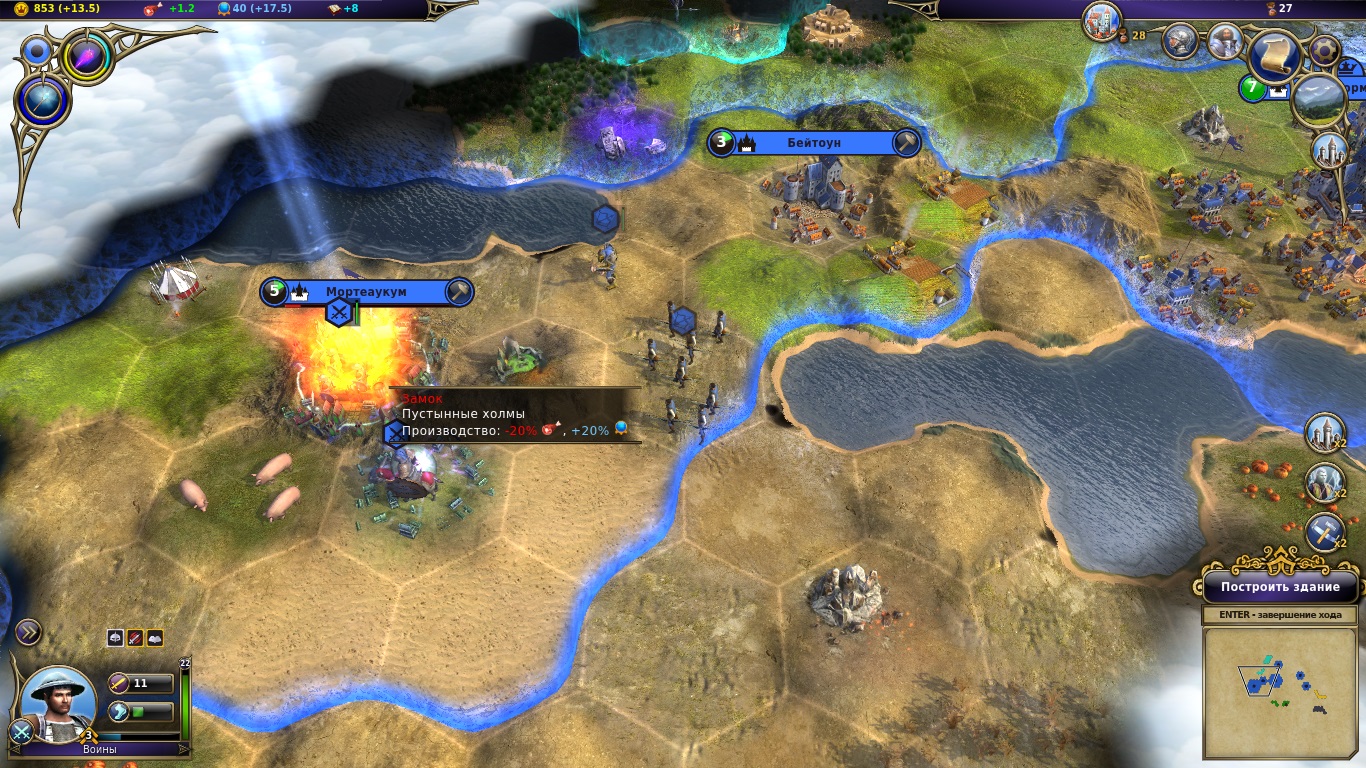This screenshot has width=1366, height=768.
Task: Click the tower notification with x2
Action: click(x=1324, y=433)
